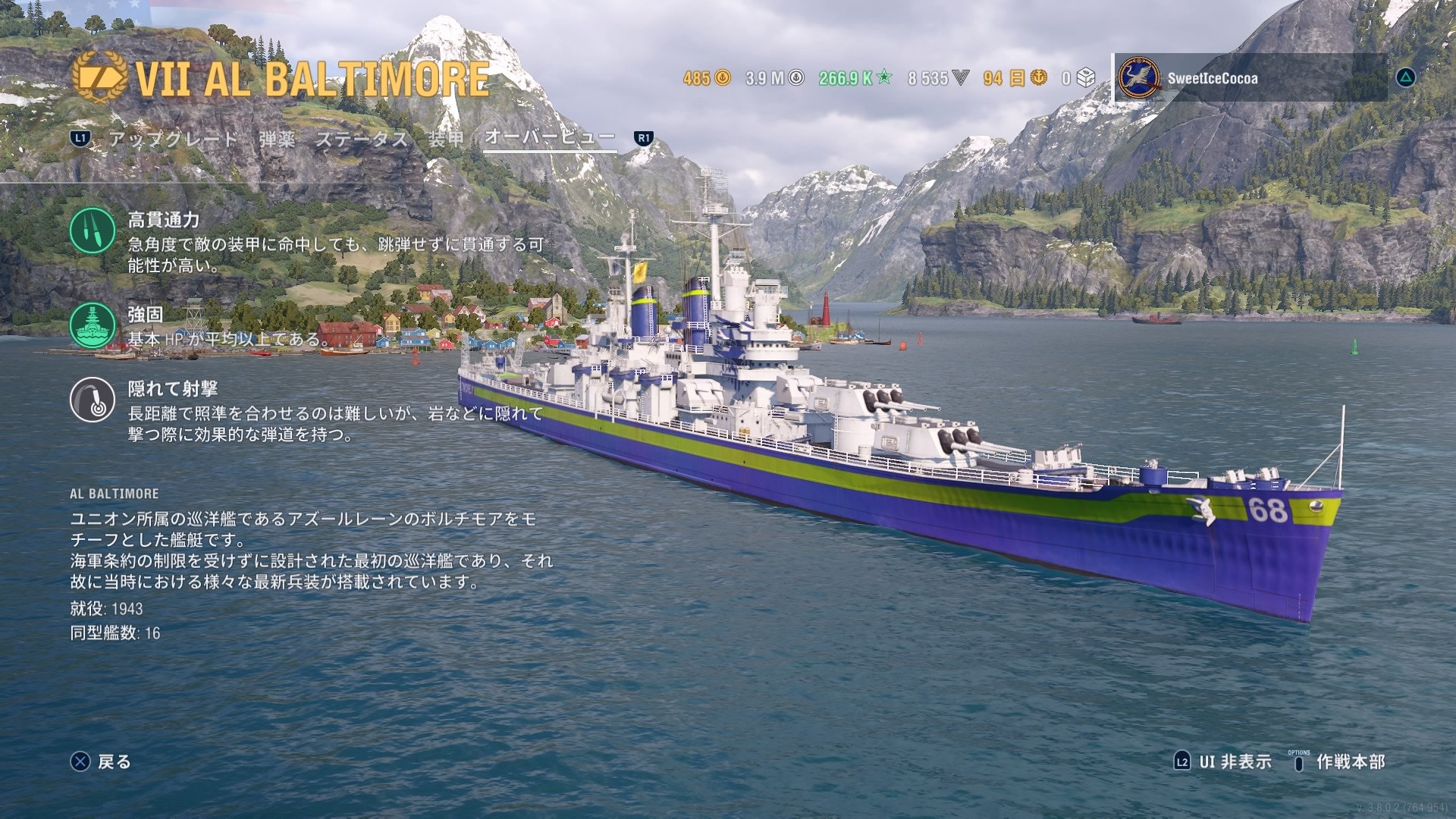The image size is (1456, 819).
Task: Show the ステータス tab
Action: pyautogui.click(x=362, y=139)
